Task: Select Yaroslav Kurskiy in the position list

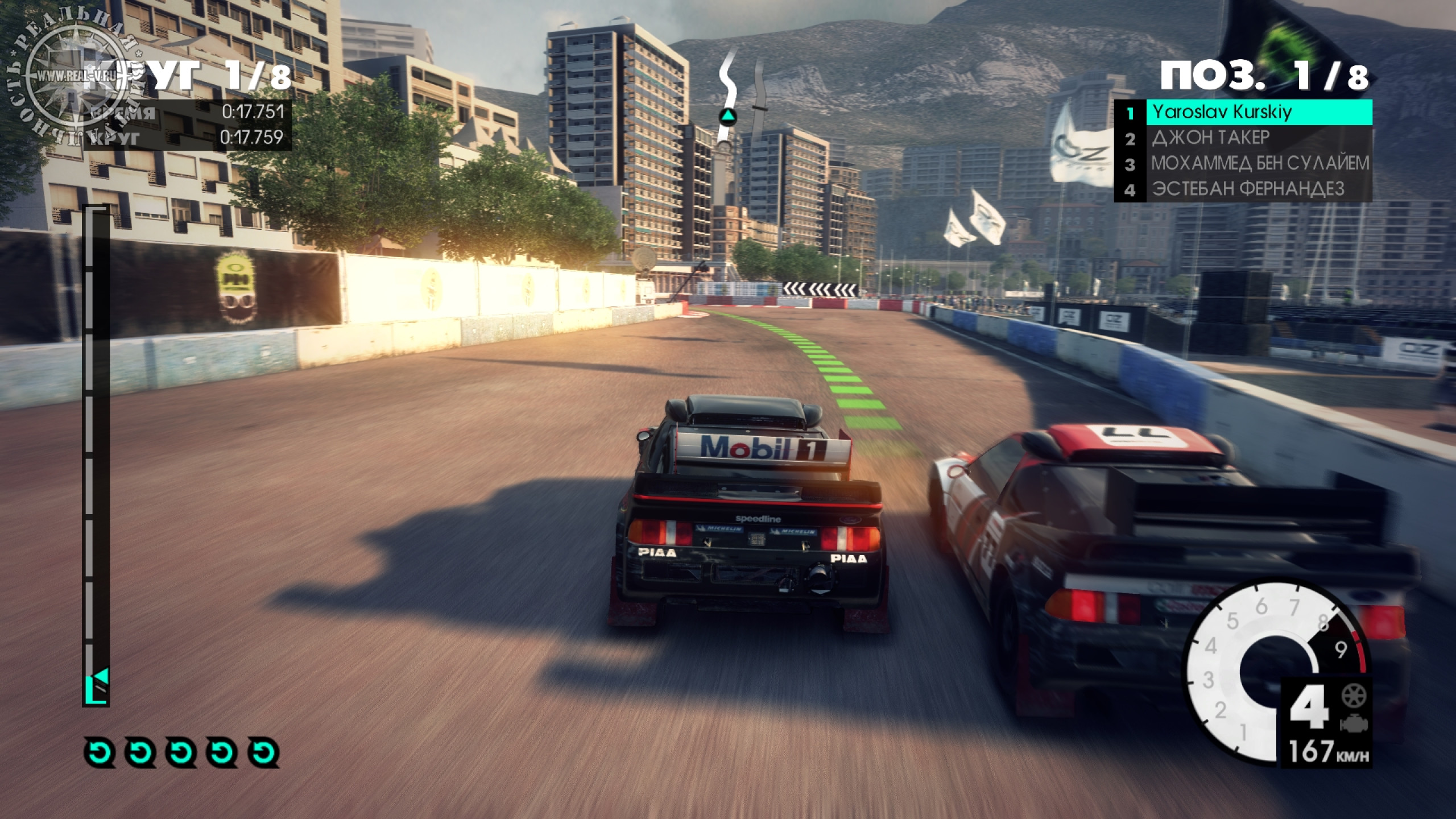Action: pos(1243,112)
